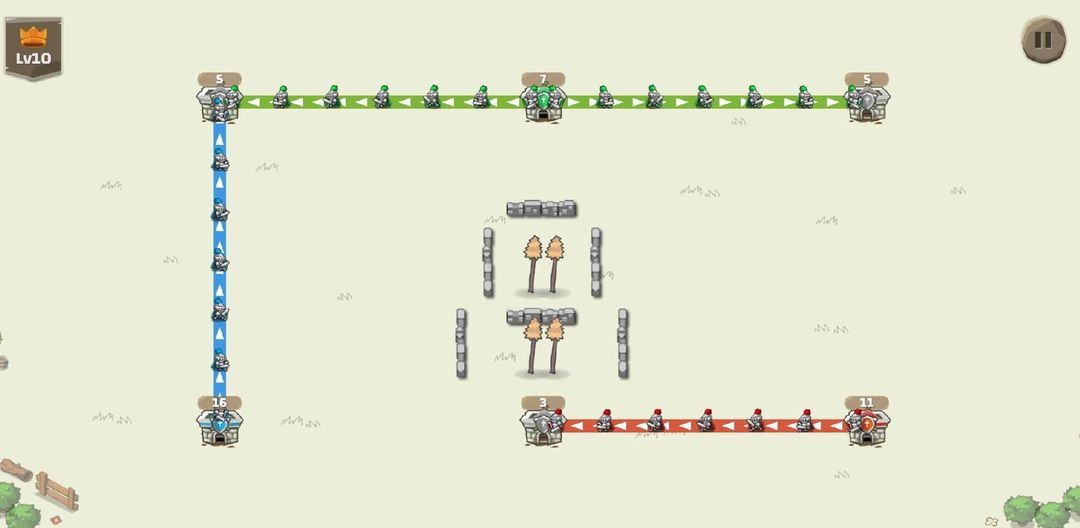This screenshot has height=528, width=1080.
Task: Select the blue tower with 16 troops
Action: [219, 424]
